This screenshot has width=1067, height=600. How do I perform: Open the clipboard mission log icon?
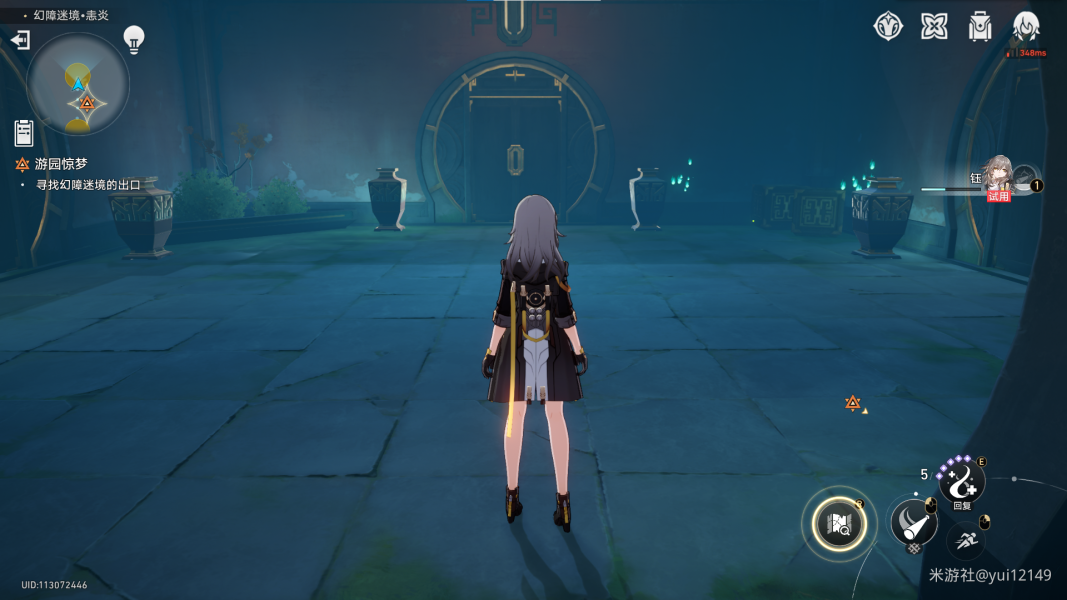coord(24,132)
